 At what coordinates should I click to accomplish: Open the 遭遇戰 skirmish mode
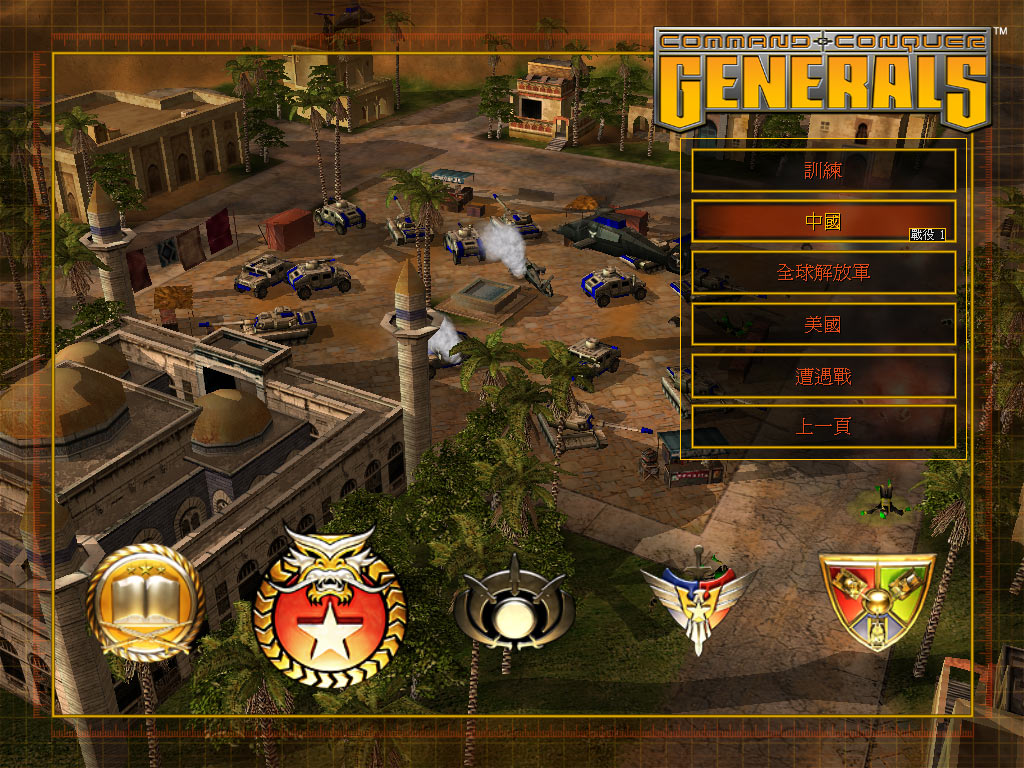tap(823, 376)
